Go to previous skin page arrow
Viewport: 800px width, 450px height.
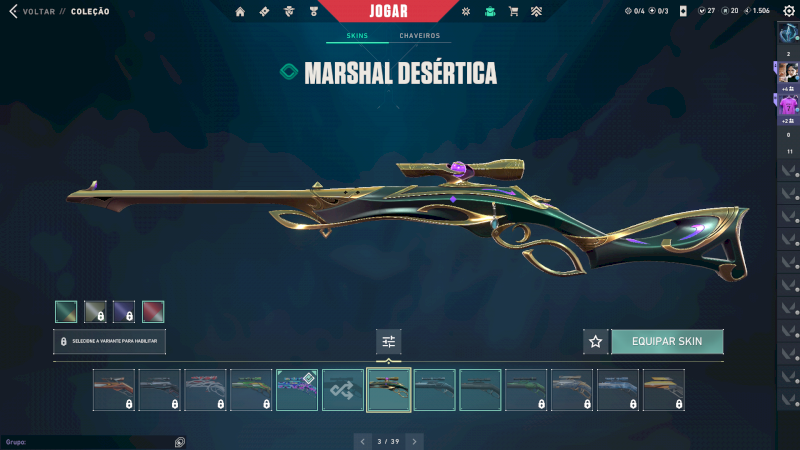[362, 440]
